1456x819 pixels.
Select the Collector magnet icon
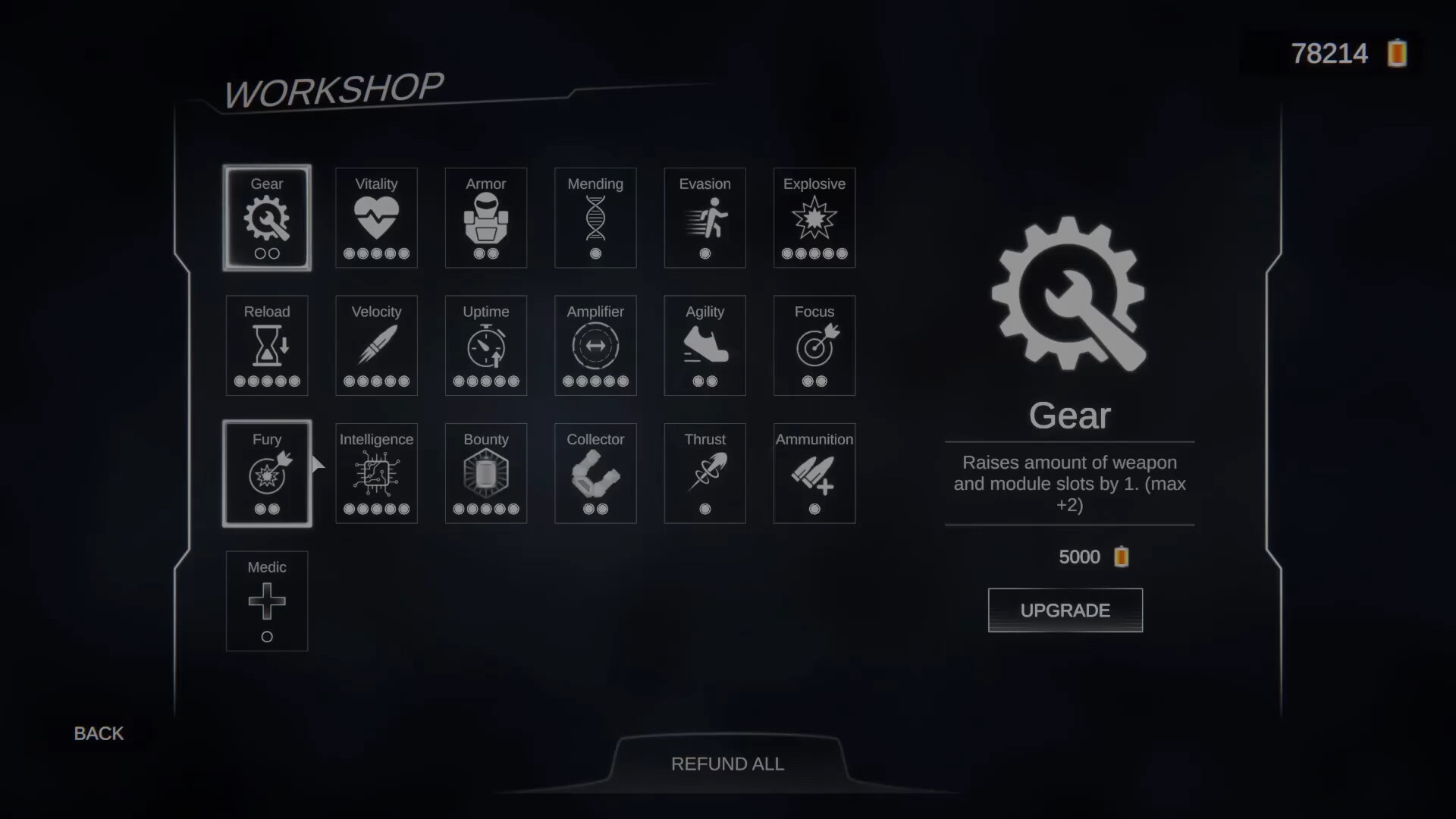pyautogui.click(x=595, y=473)
